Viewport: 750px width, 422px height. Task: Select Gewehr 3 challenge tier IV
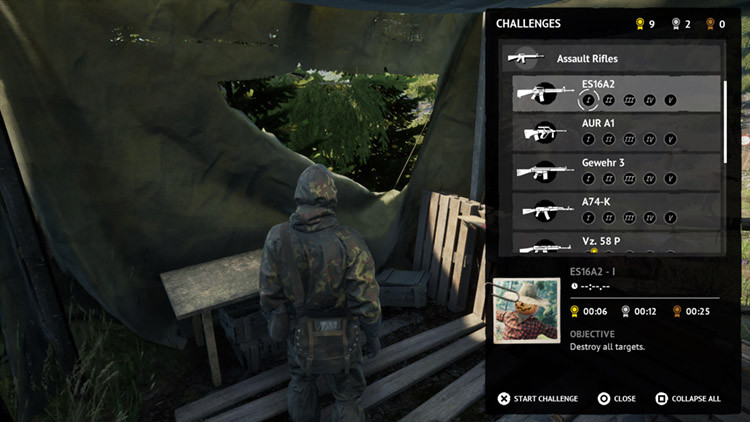tap(650, 178)
